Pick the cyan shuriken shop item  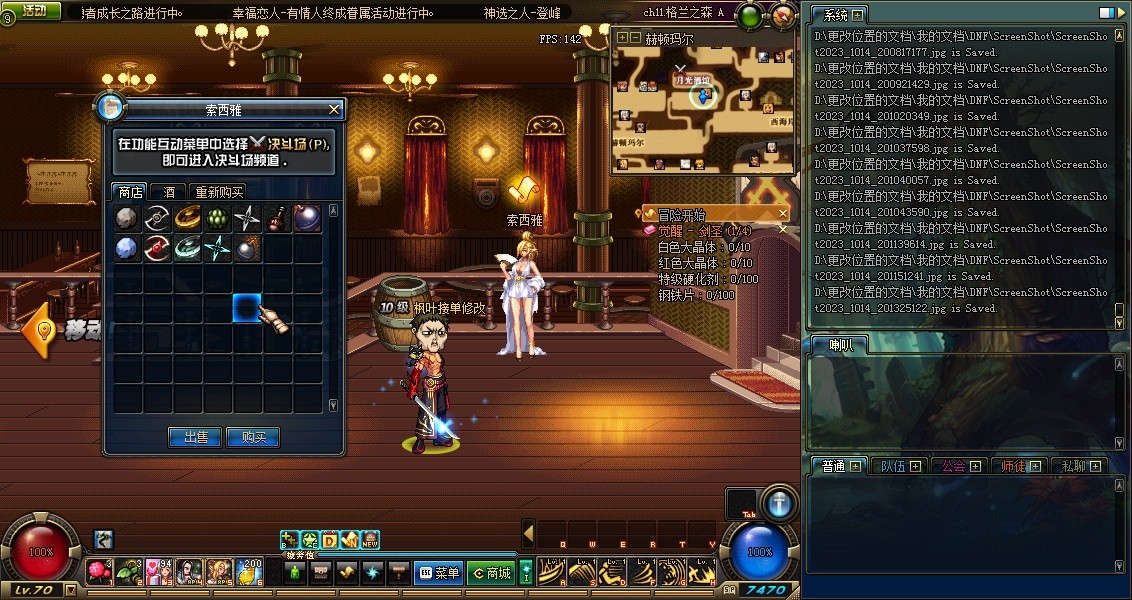pyautogui.click(x=217, y=249)
